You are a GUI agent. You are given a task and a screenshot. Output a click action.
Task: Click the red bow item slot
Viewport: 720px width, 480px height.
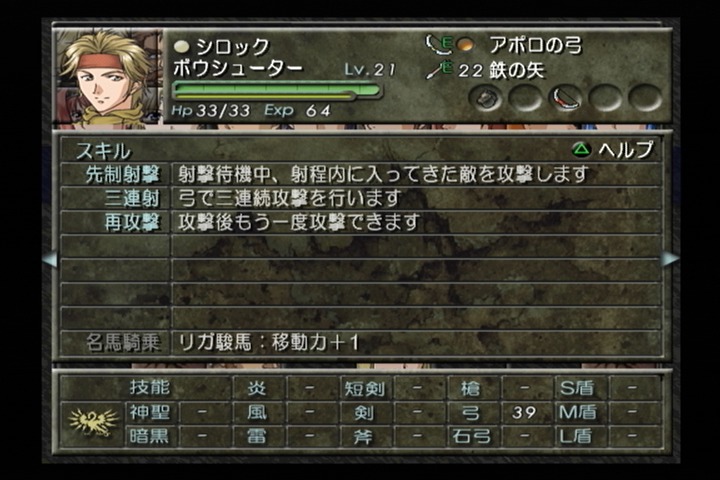[567, 98]
